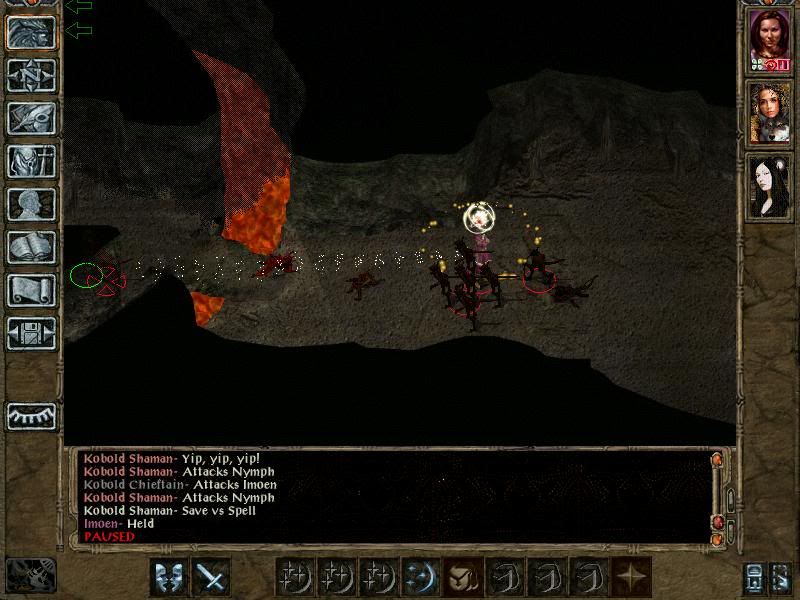Open the options floppy disk menu
The height and width of the screenshot is (600, 800).
tap(31, 333)
